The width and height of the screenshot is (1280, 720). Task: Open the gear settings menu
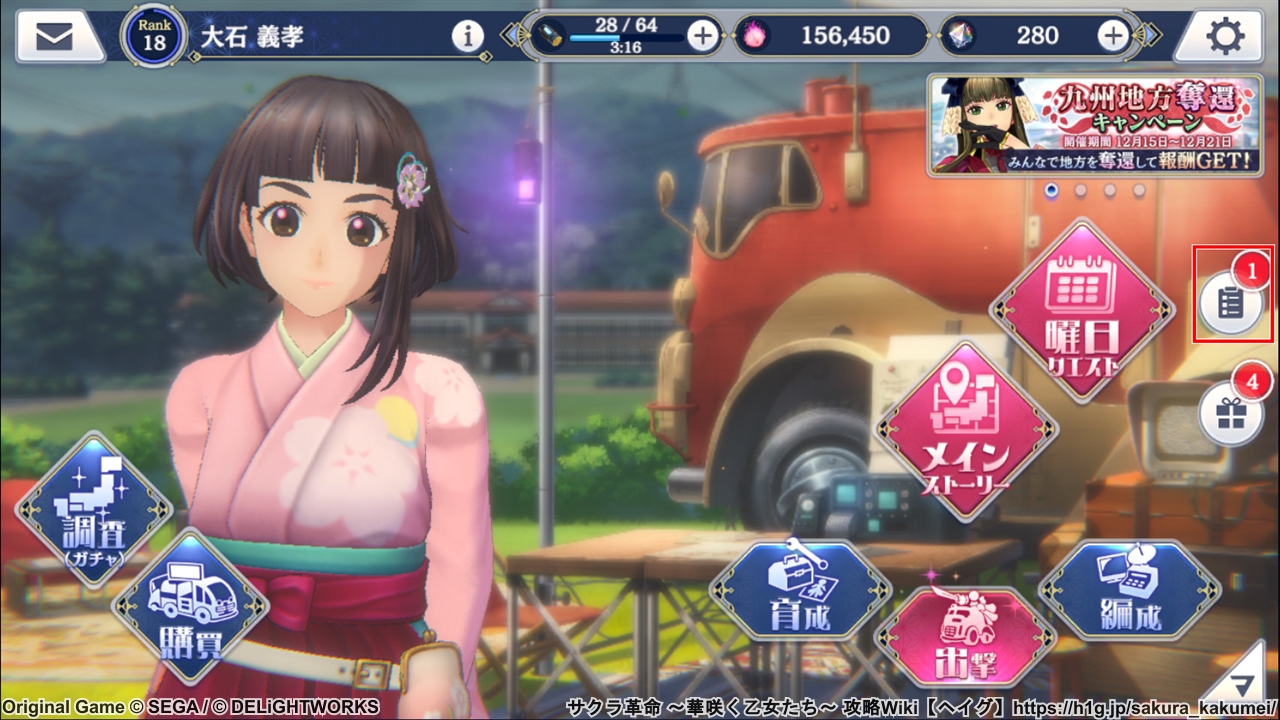click(x=1225, y=37)
